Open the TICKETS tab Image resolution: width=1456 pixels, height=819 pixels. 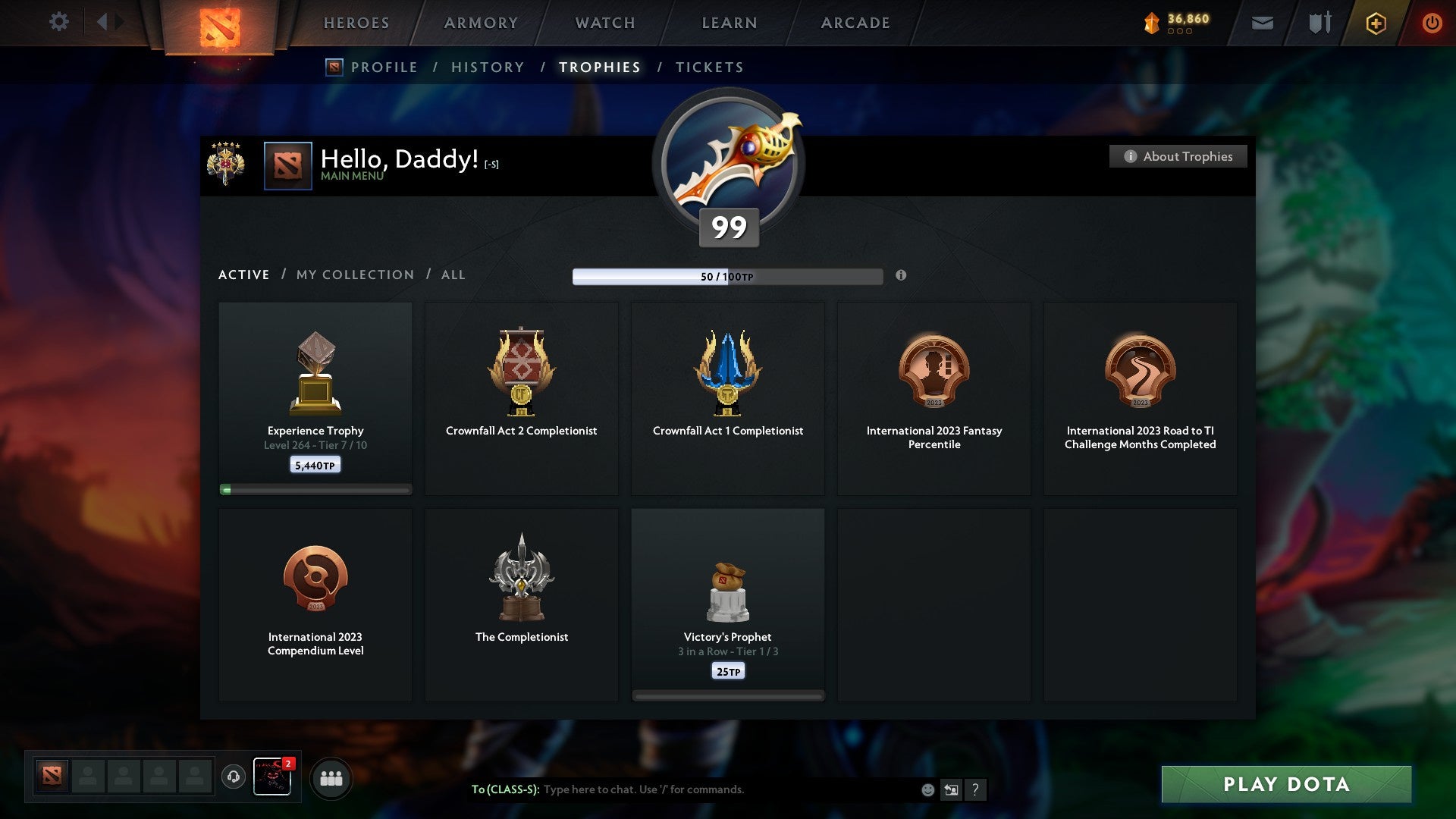(x=709, y=67)
